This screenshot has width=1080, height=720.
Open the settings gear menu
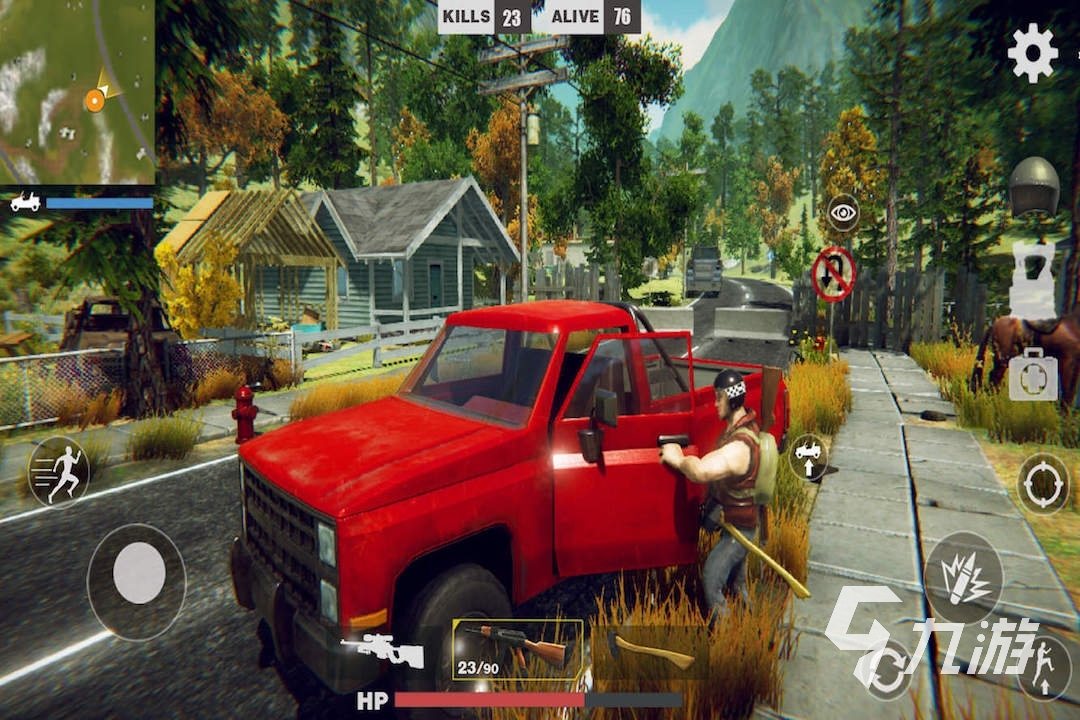point(1032,53)
